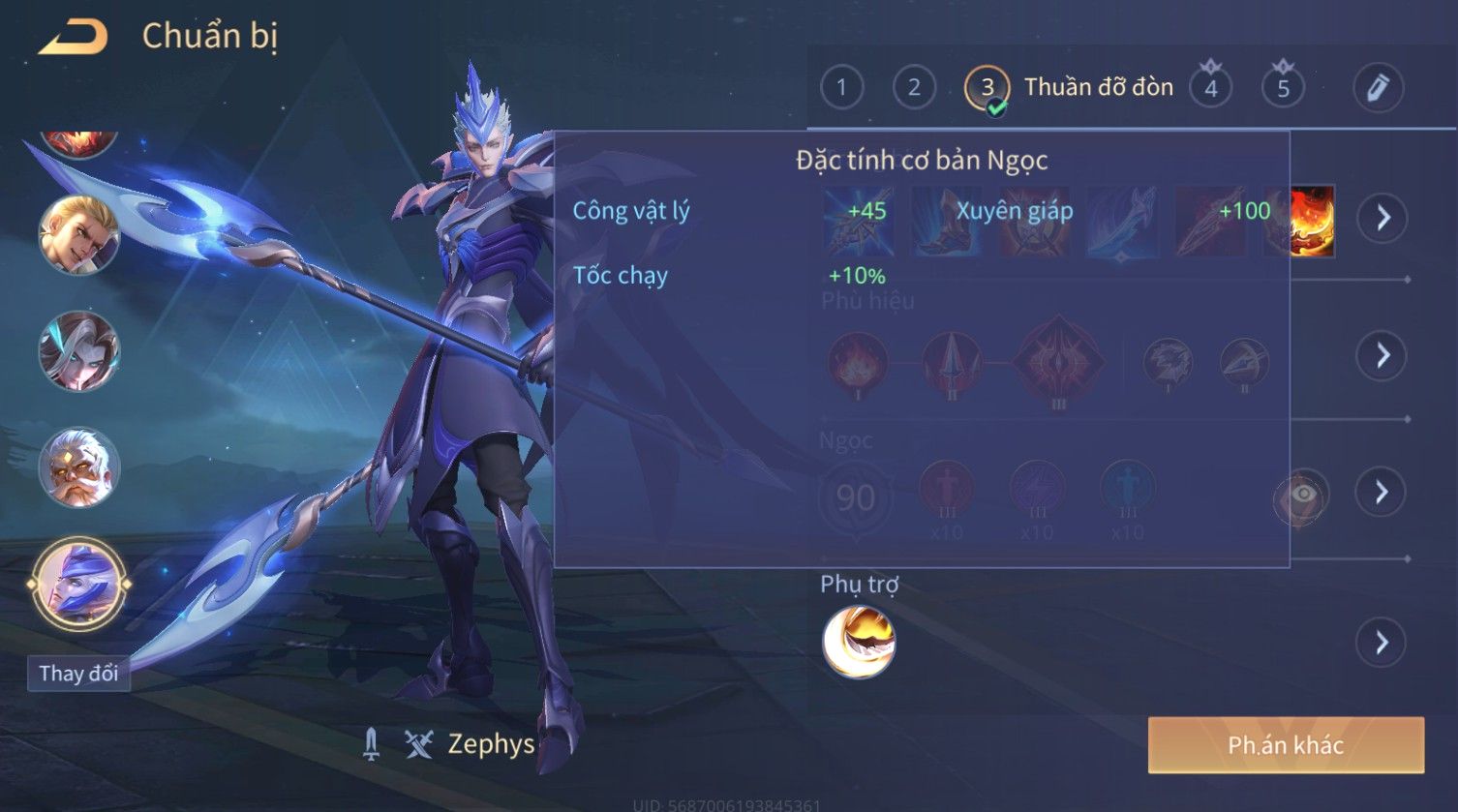Open the equipment row arrow

pyautogui.click(x=1382, y=218)
